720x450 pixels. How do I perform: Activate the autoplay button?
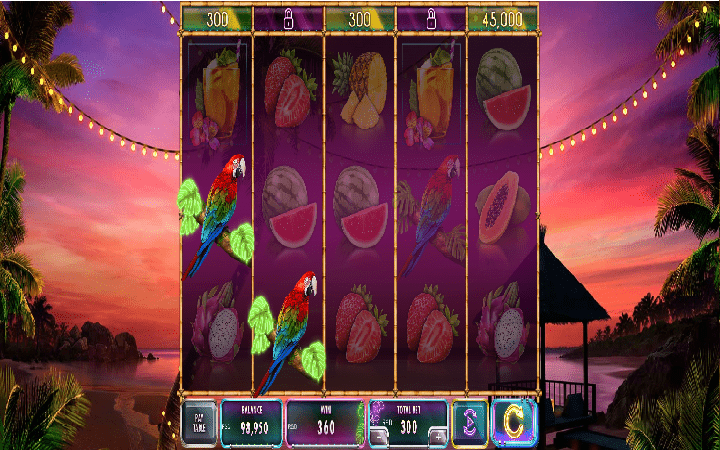469,421
